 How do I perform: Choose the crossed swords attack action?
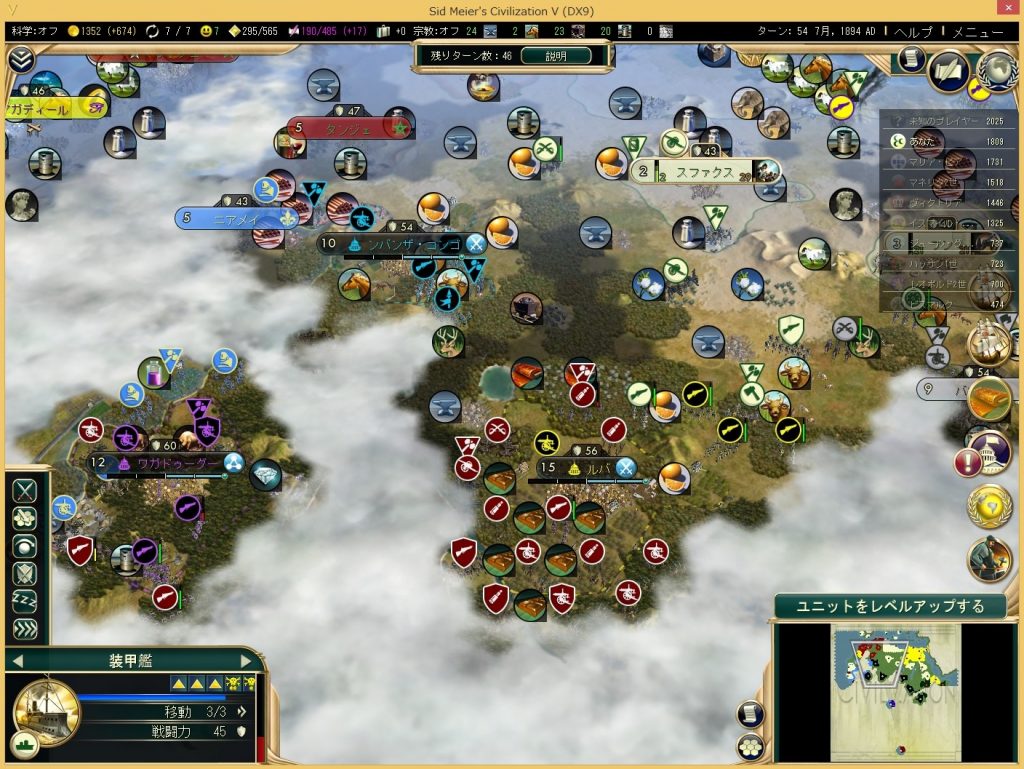pos(25,490)
